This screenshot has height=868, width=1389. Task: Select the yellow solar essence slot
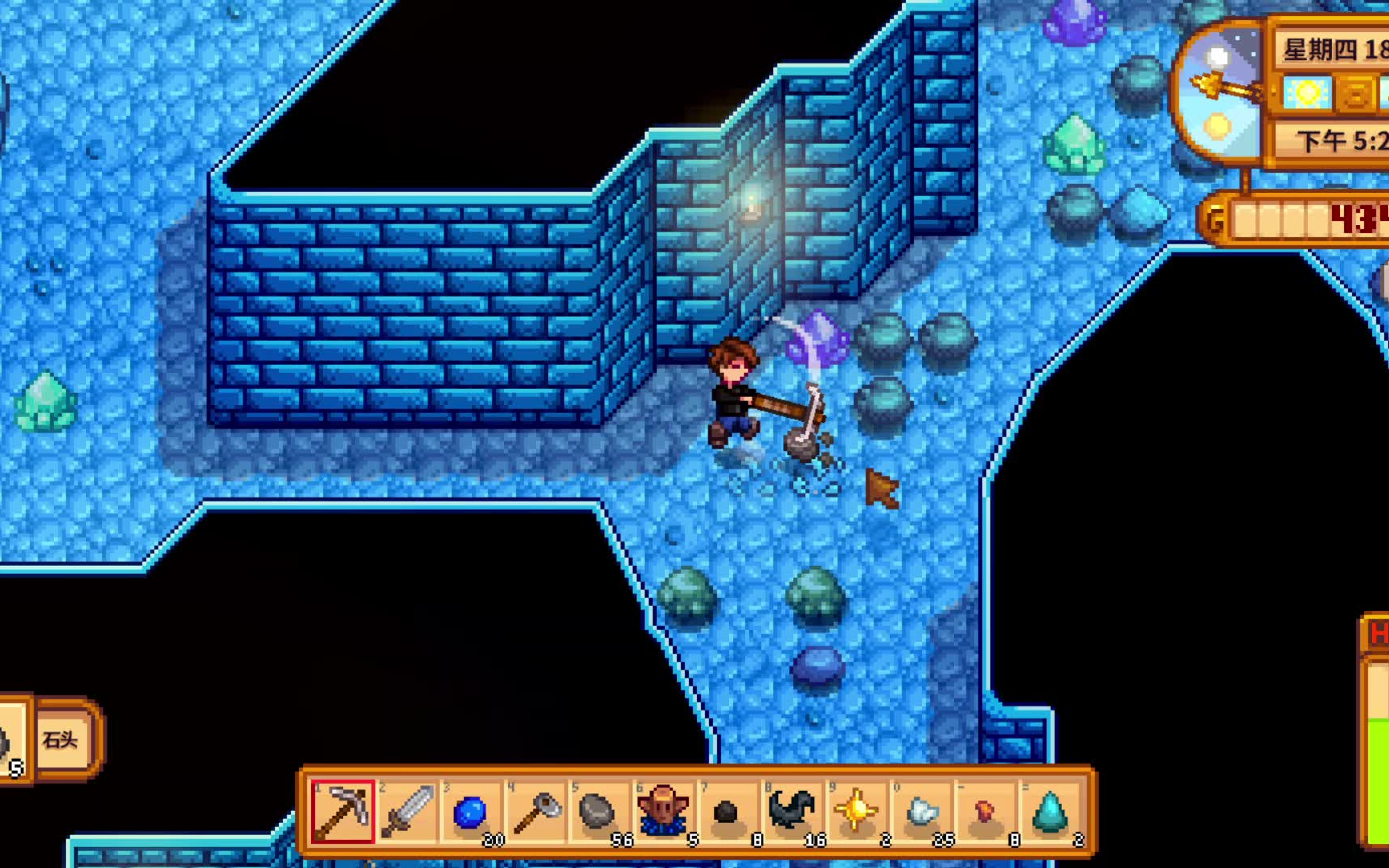click(856, 812)
